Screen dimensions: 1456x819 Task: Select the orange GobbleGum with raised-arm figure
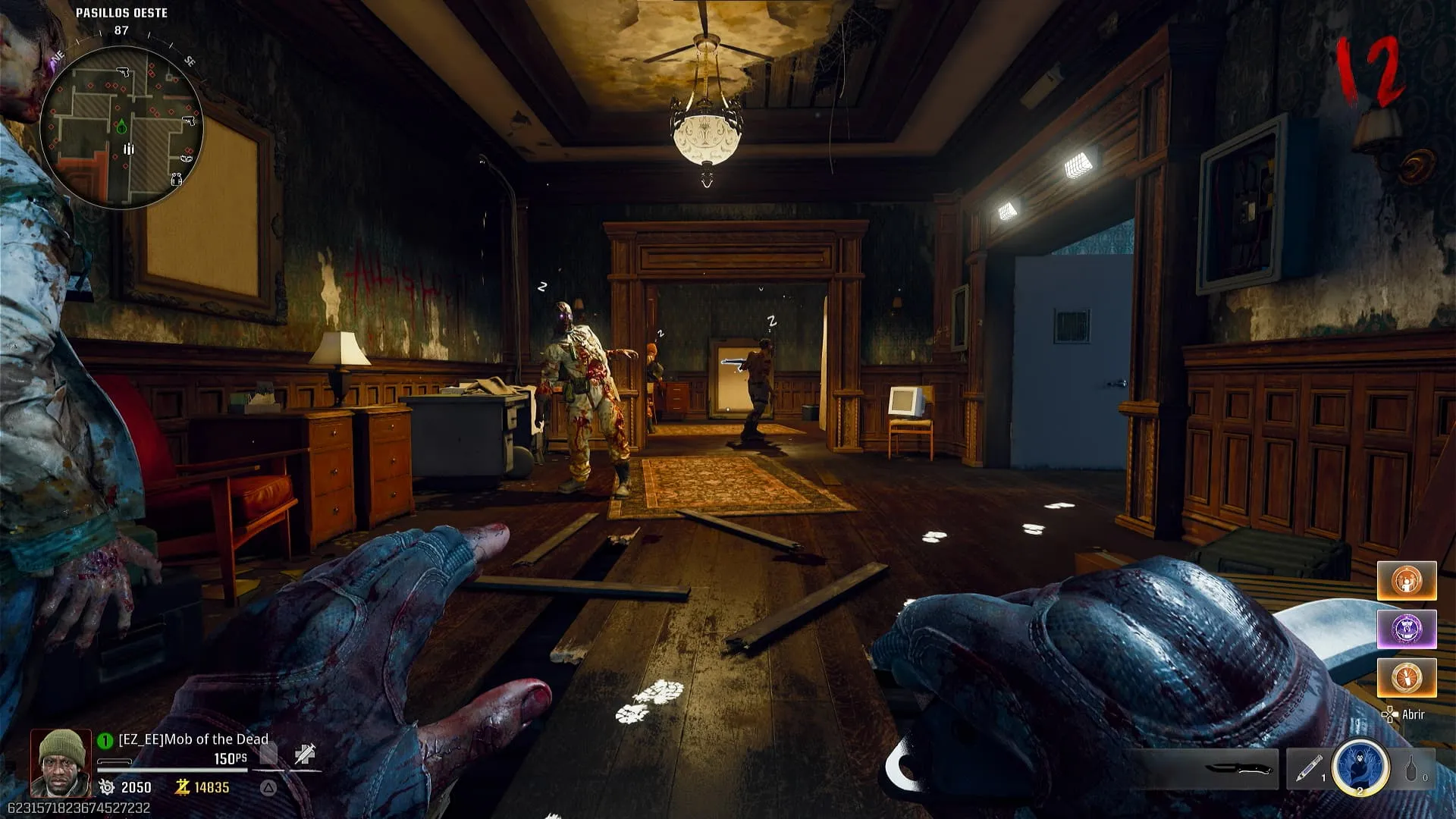coord(1407,581)
